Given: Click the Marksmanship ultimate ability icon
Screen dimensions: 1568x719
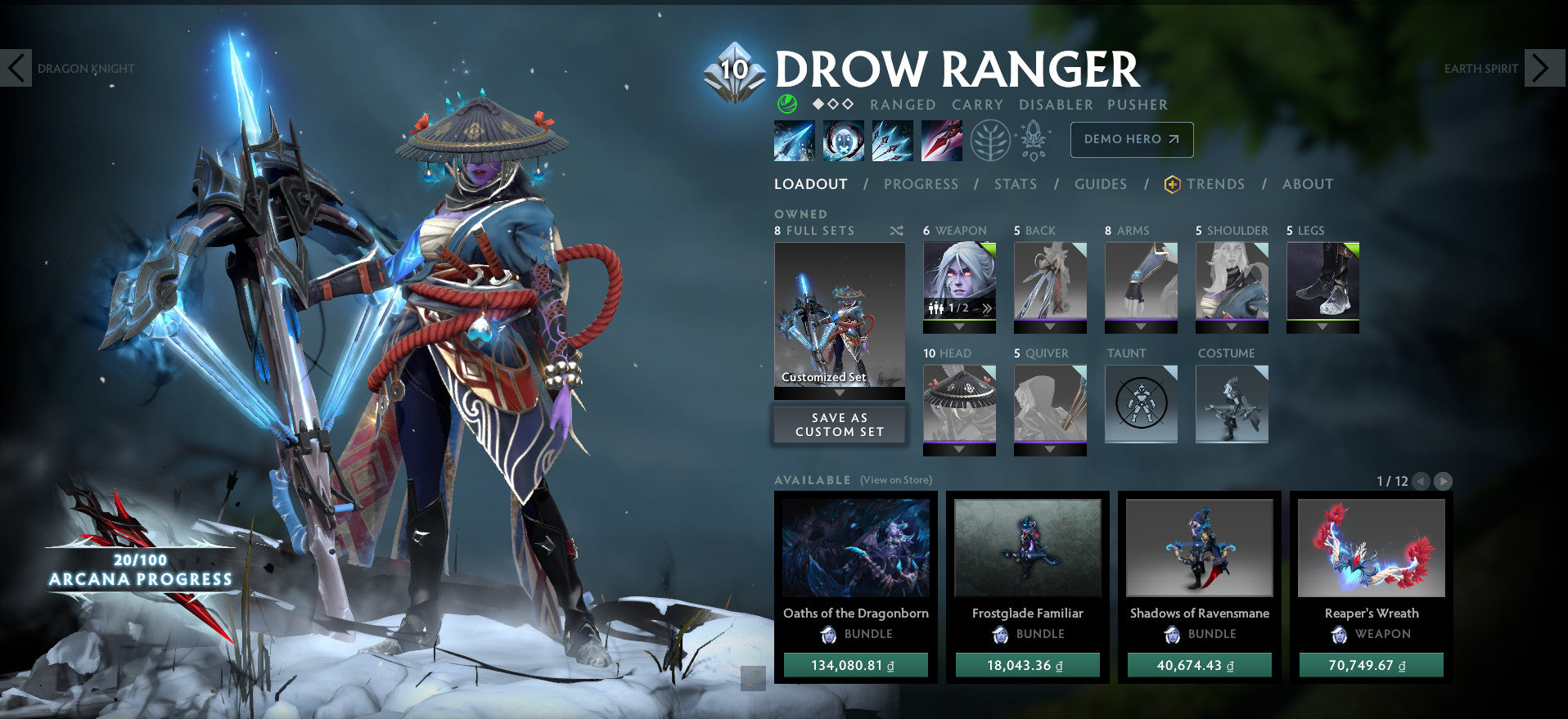Looking at the screenshot, I should (x=941, y=139).
